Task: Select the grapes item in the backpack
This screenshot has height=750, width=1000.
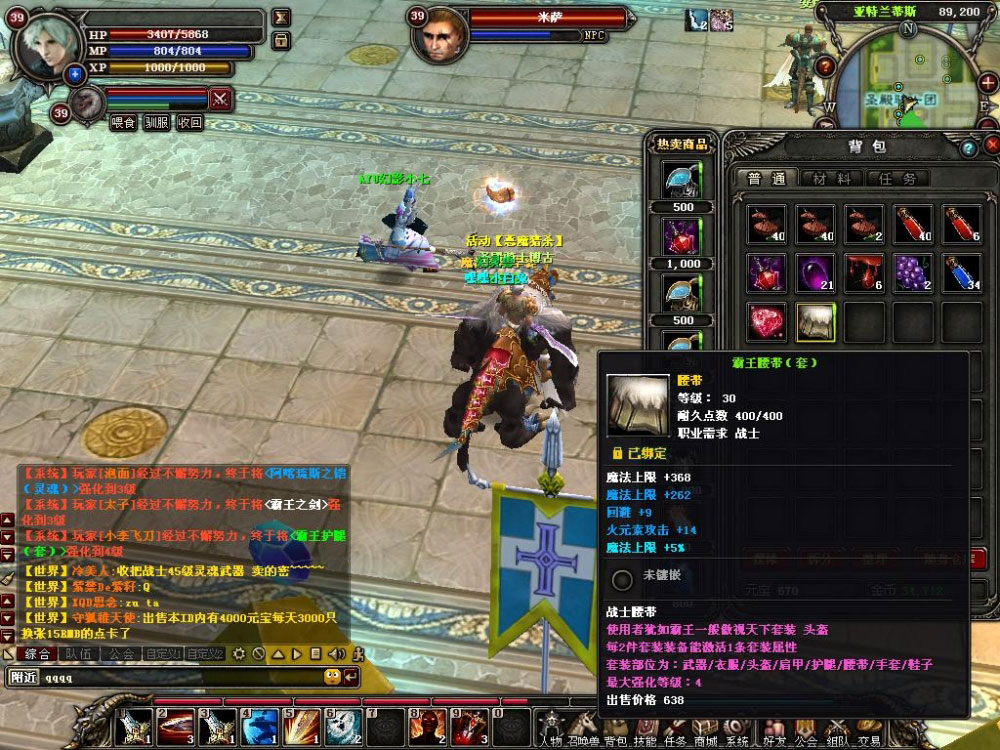Action: tap(913, 272)
